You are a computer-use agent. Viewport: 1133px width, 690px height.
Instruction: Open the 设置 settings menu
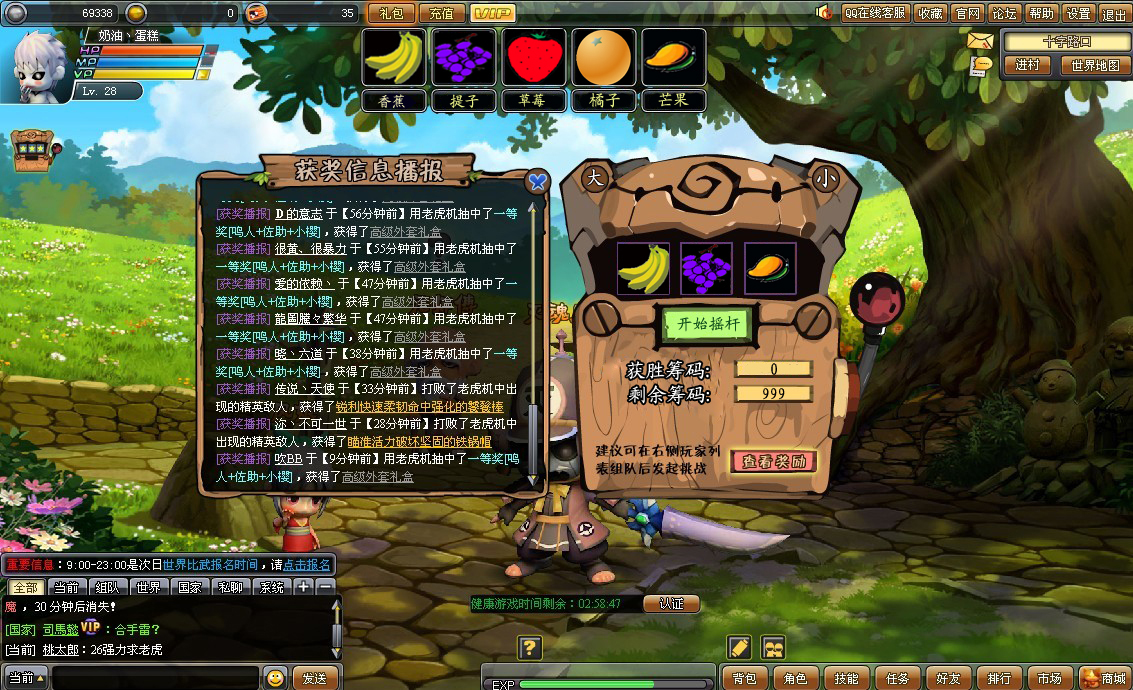(x=1078, y=13)
